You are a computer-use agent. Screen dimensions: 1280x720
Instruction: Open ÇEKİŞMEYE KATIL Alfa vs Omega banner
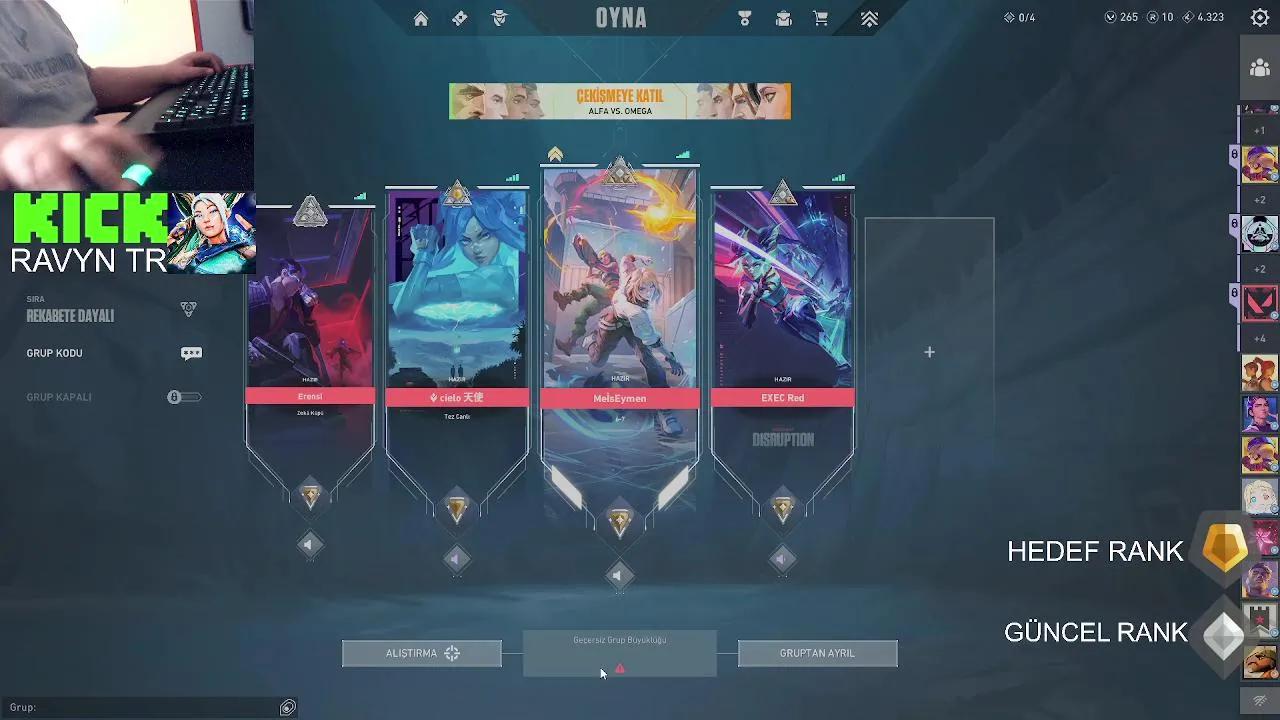(620, 101)
